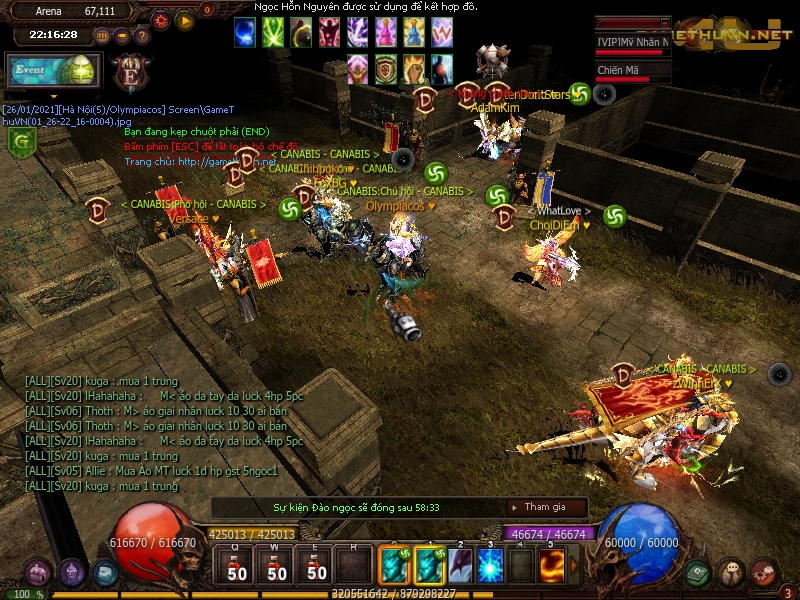
Task: Activate the blue starburst skill in slot 3
Action: point(490,566)
